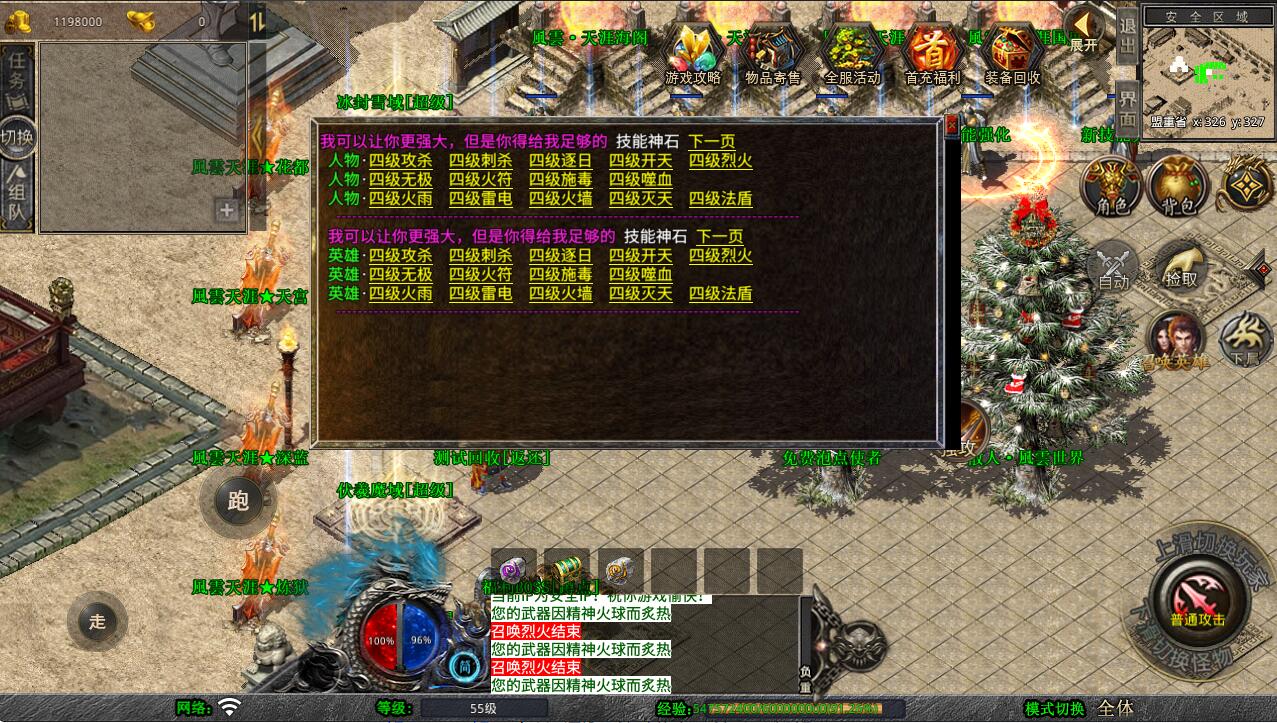Open 首充福利 first-recharge bonus
The image size is (1277, 723).
coord(932,54)
